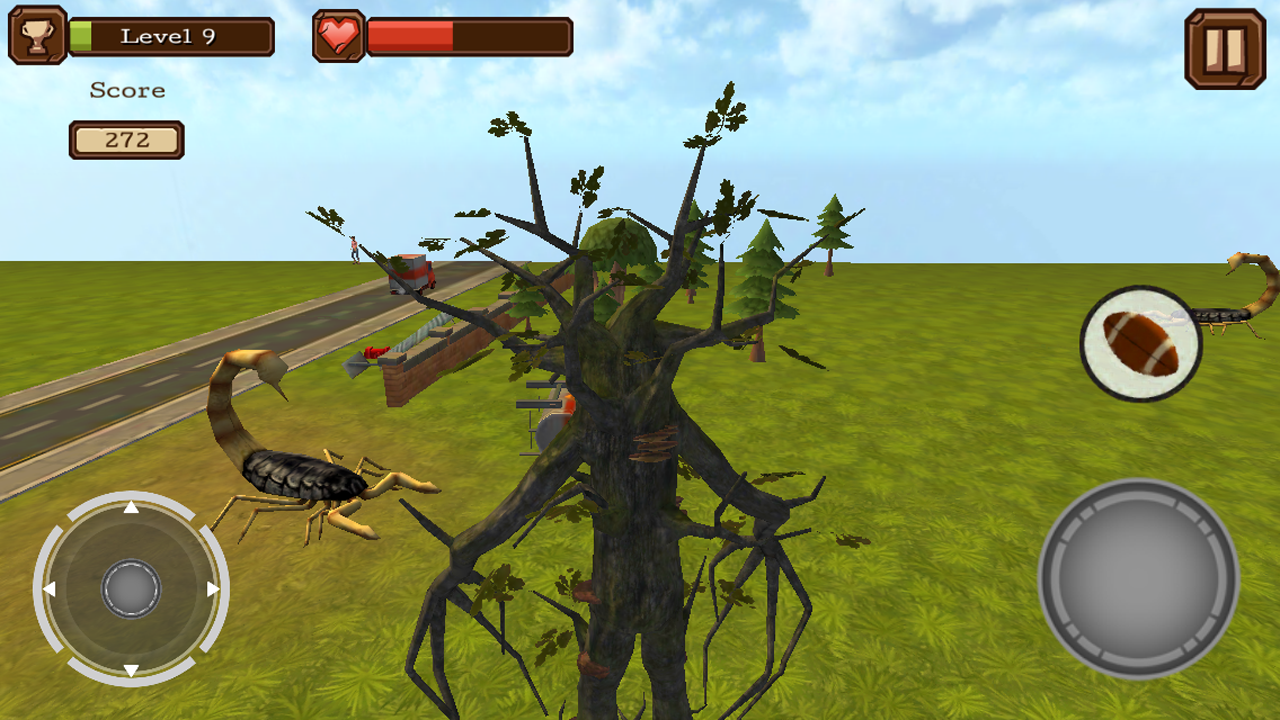
Task: Tap the center knob of the movement joystick
Action: (x=130, y=590)
